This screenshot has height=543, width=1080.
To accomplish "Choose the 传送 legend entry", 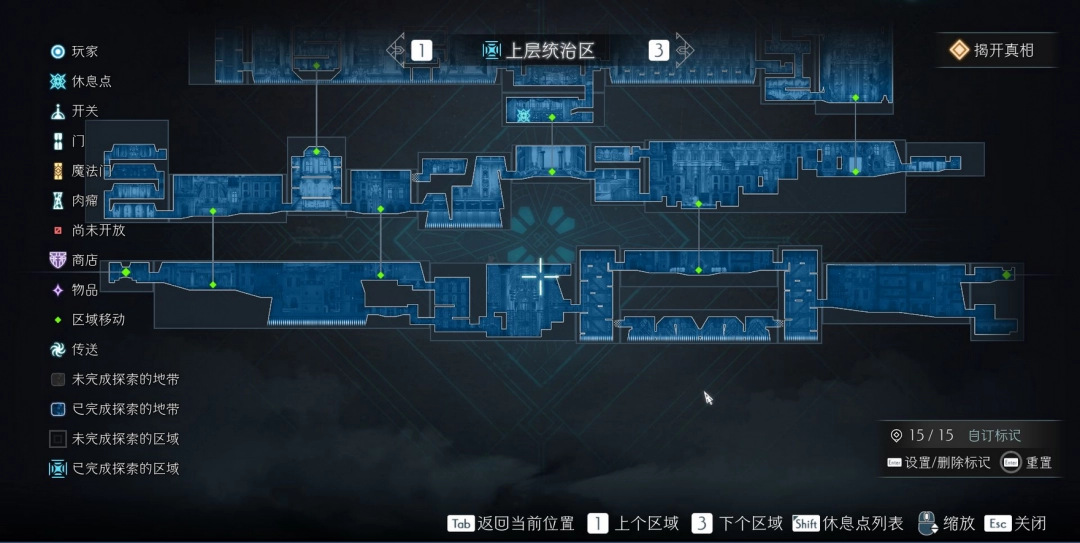I will (x=75, y=350).
